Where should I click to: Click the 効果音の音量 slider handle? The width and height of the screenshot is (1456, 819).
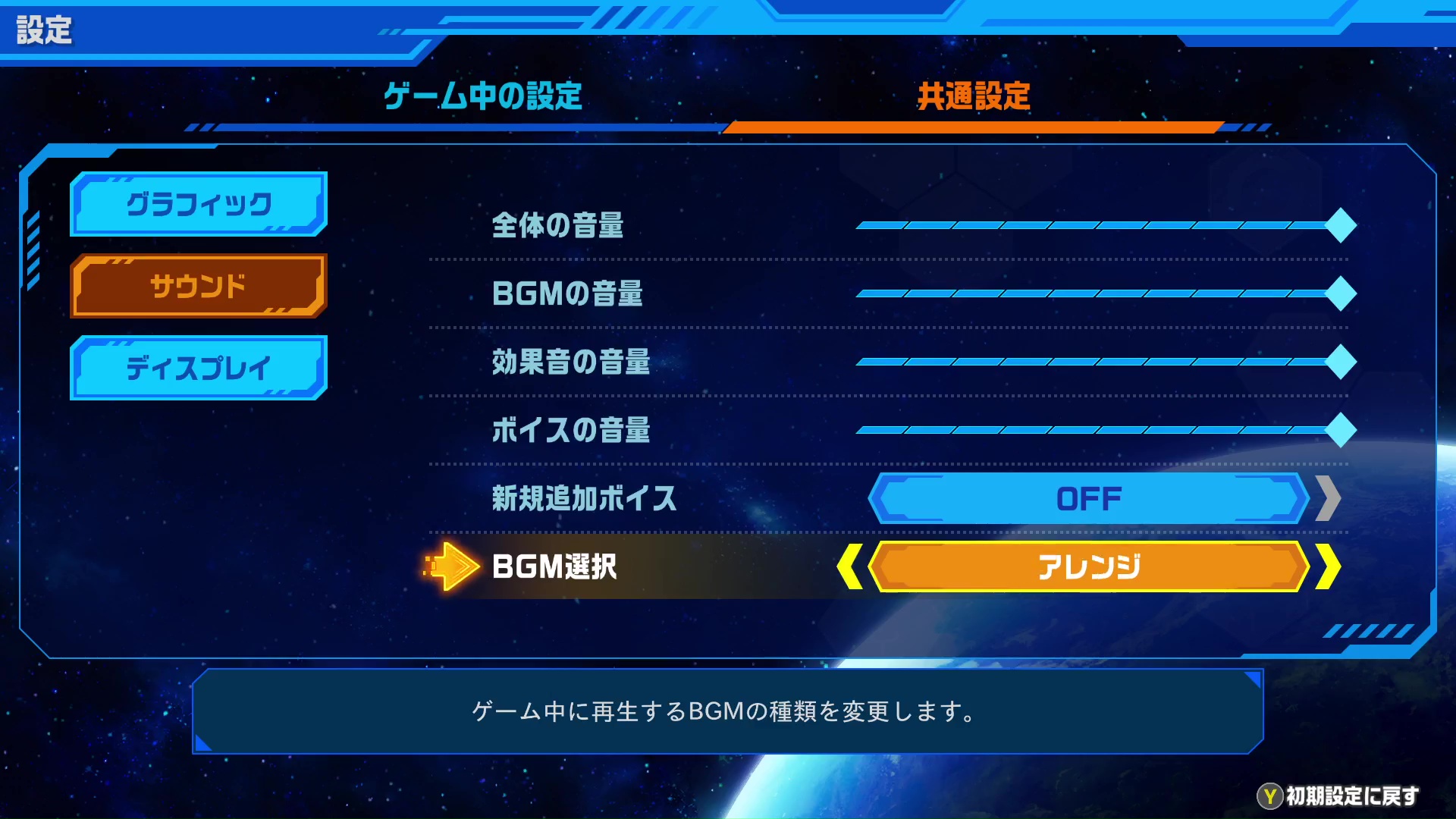pos(1341,361)
